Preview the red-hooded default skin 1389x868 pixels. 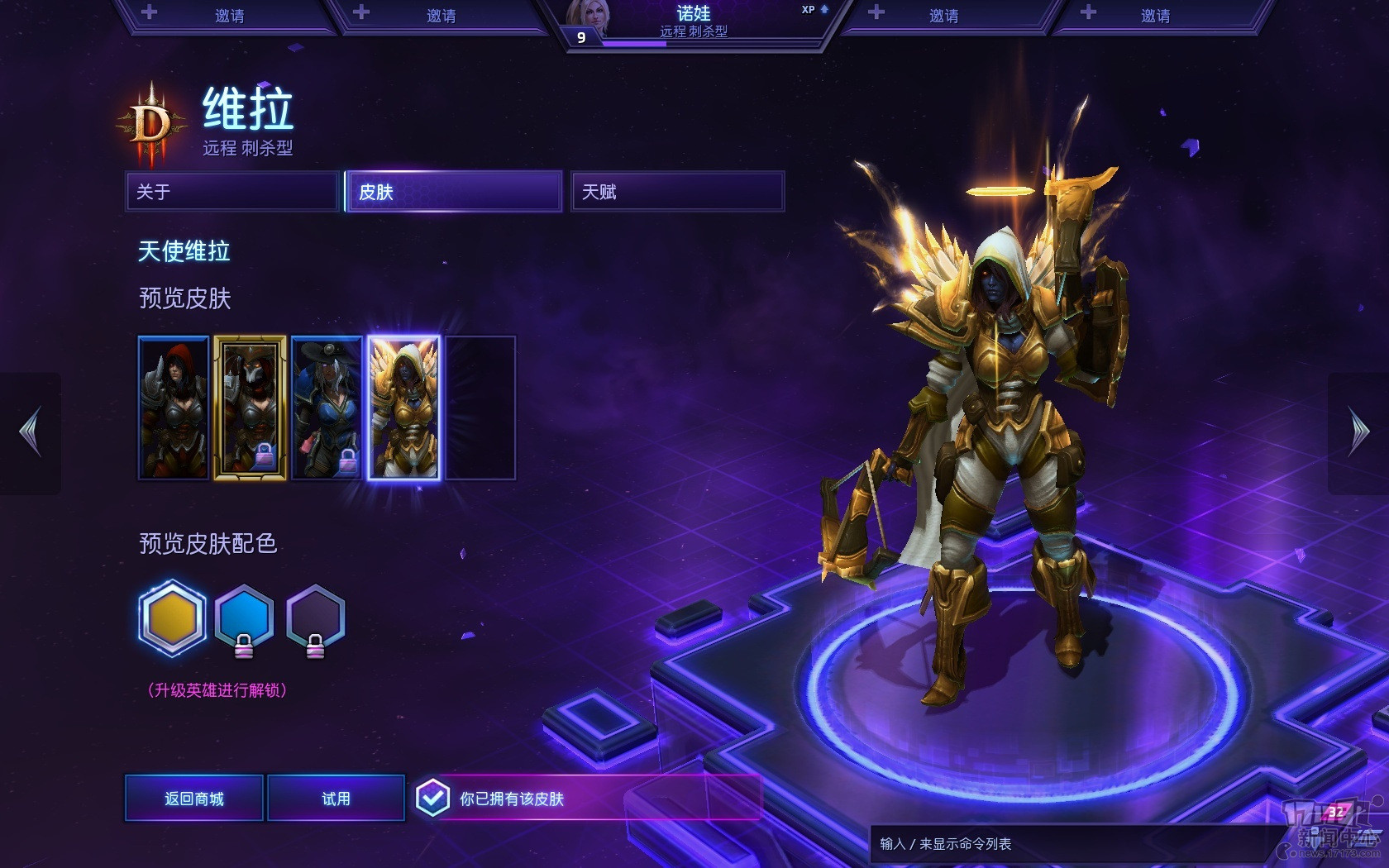[174, 408]
